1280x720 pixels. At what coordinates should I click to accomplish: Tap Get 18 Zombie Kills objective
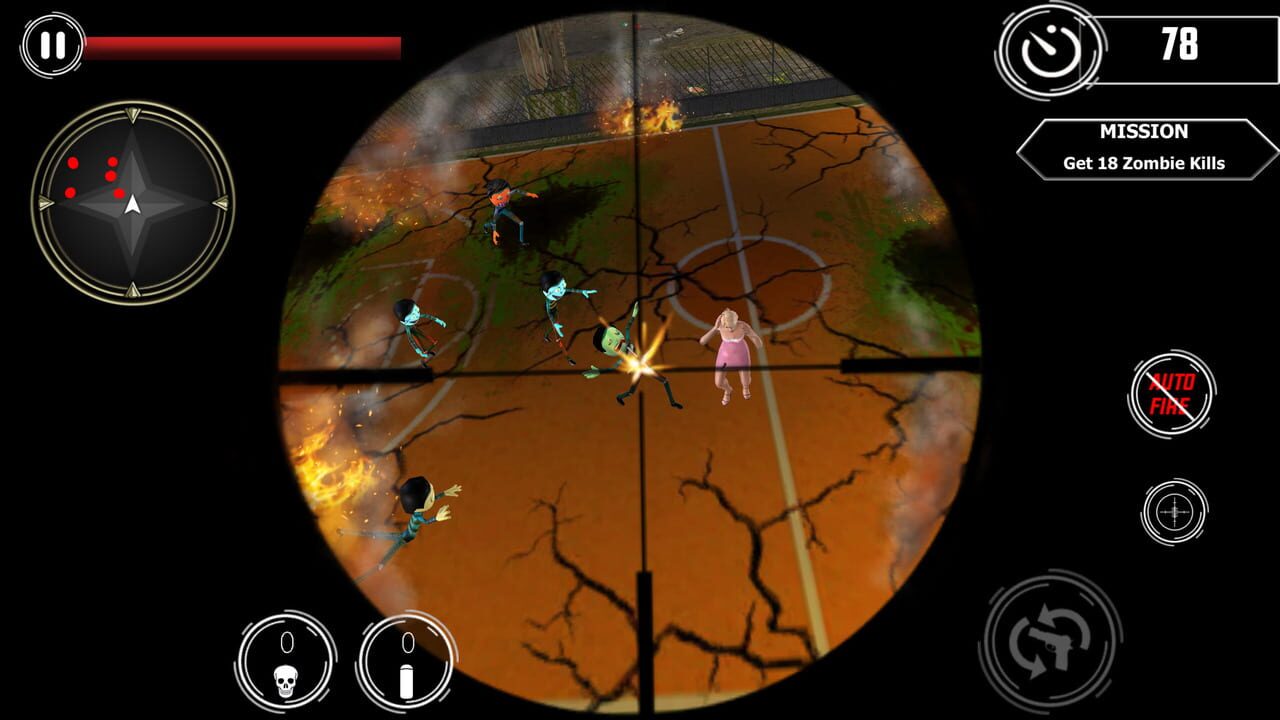[x=1143, y=160]
